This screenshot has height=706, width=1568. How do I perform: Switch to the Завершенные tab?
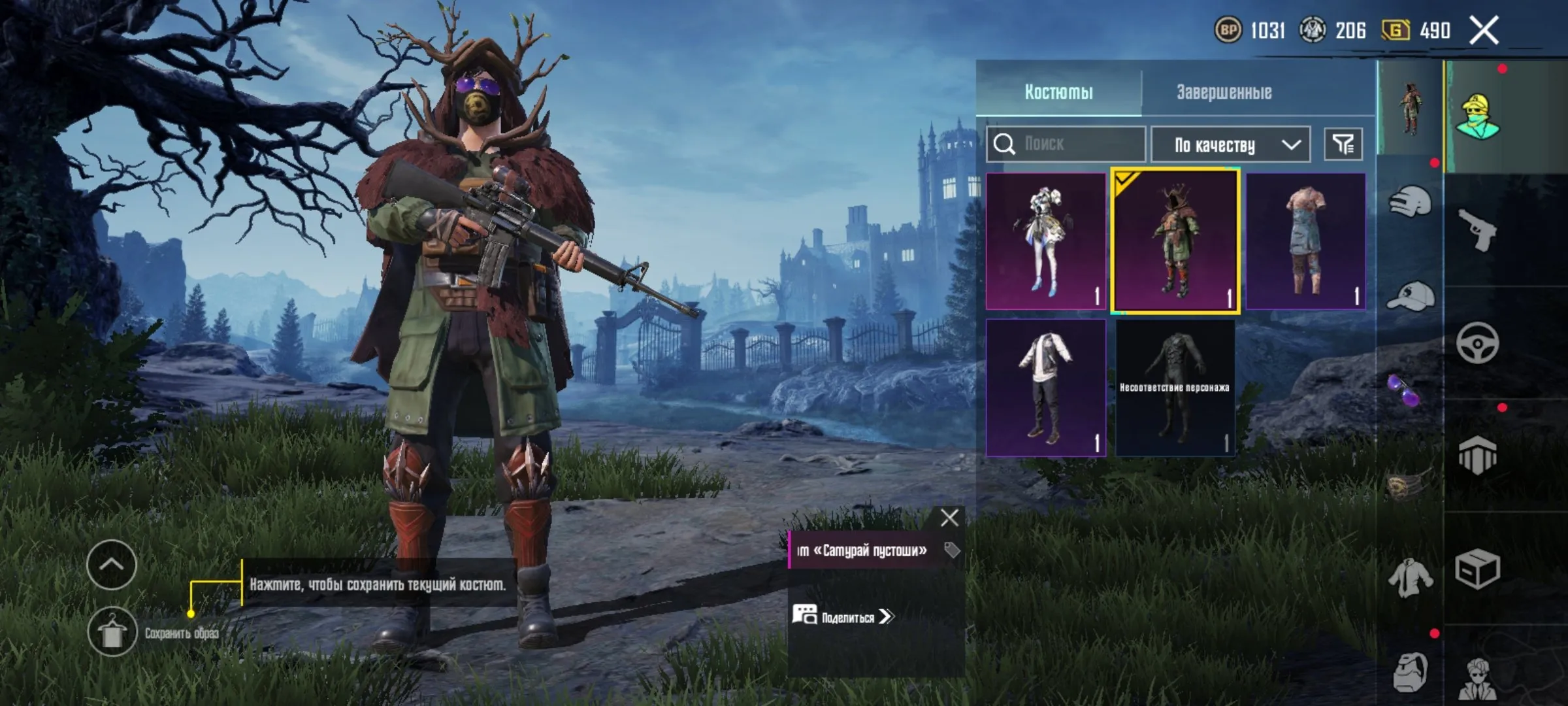pos(1224,92)
